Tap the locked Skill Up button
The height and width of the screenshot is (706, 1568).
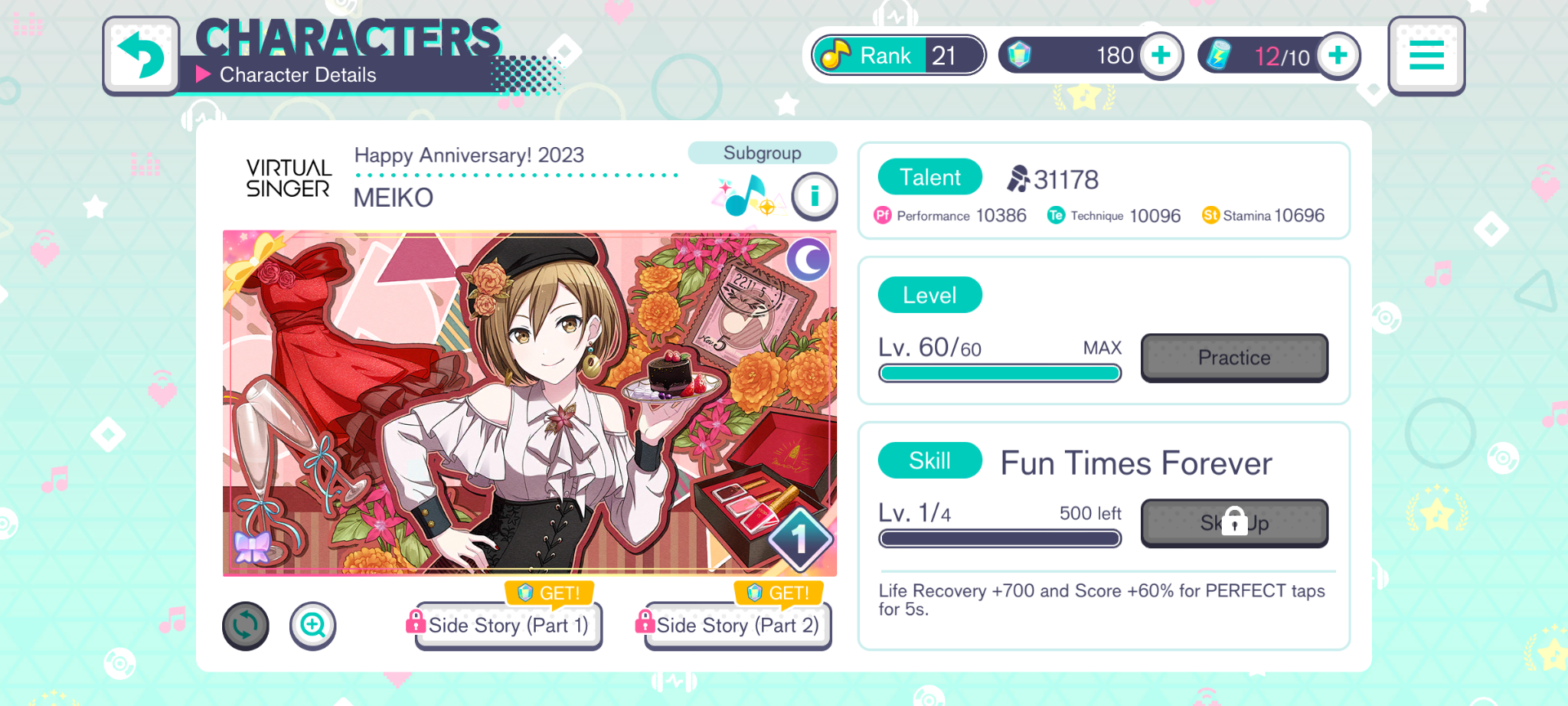pos(1234,523)
